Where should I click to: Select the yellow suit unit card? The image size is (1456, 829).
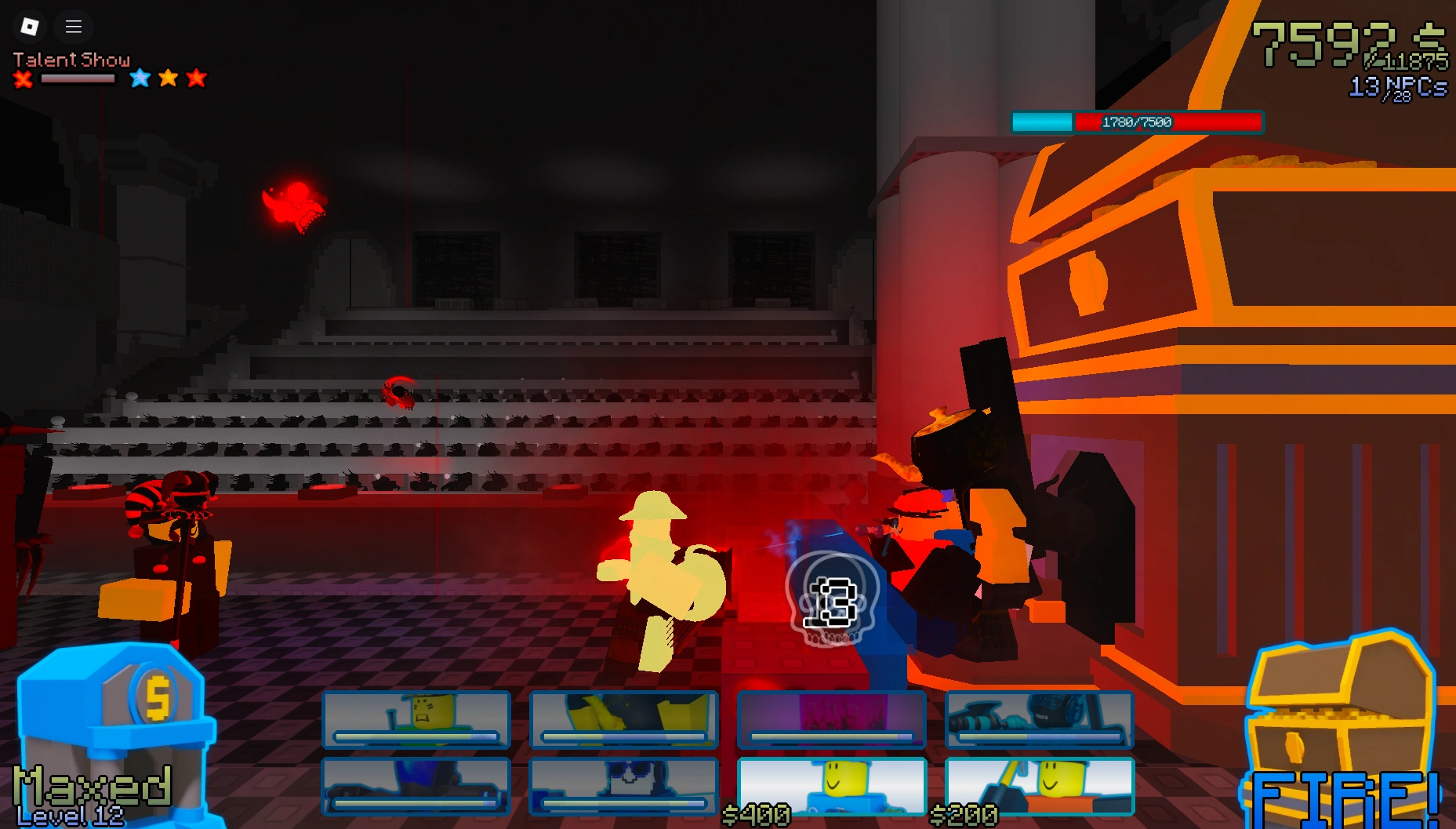click(x=623, y=720)
